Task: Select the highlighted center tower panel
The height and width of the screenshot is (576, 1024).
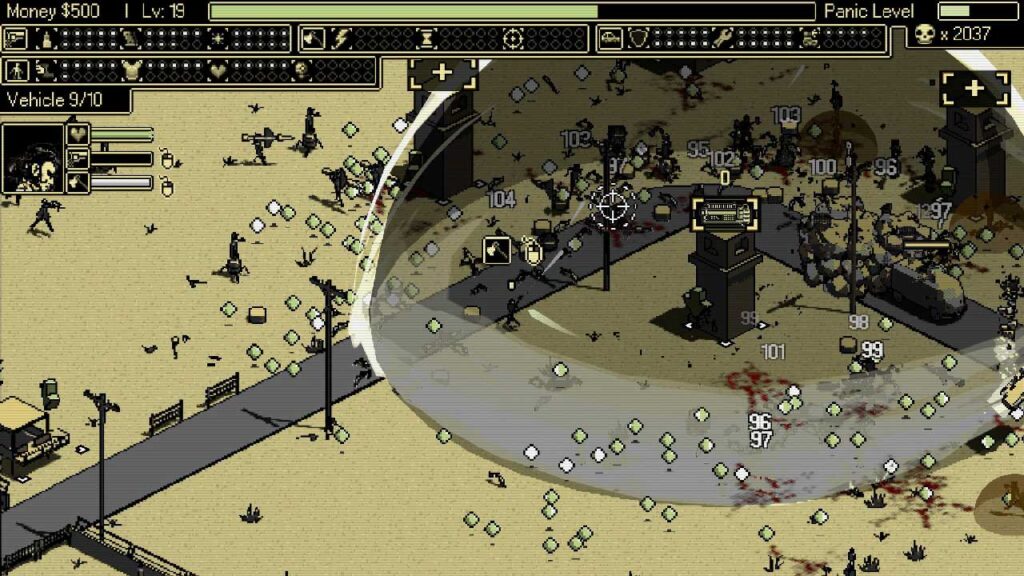Action: point(725,213)
